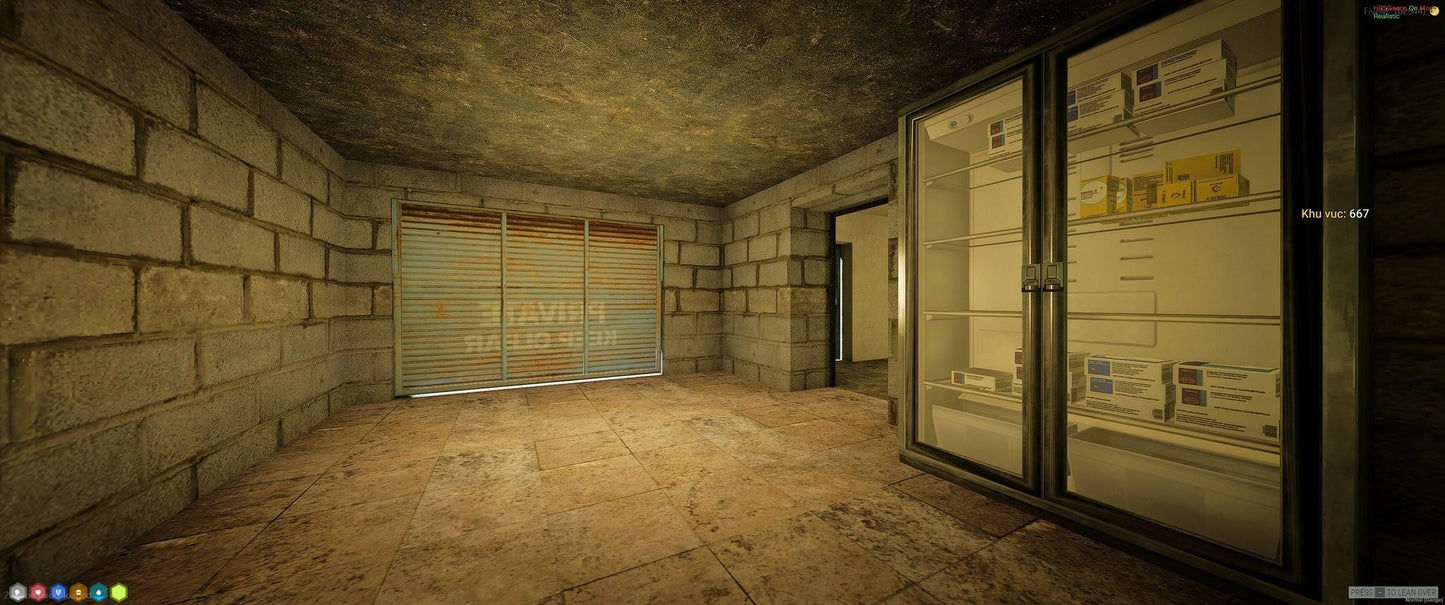This screenshot has height=605, width=1445.
Task: Click the yellow round icon beside the server name
Action: click(x=1433, y=9)
